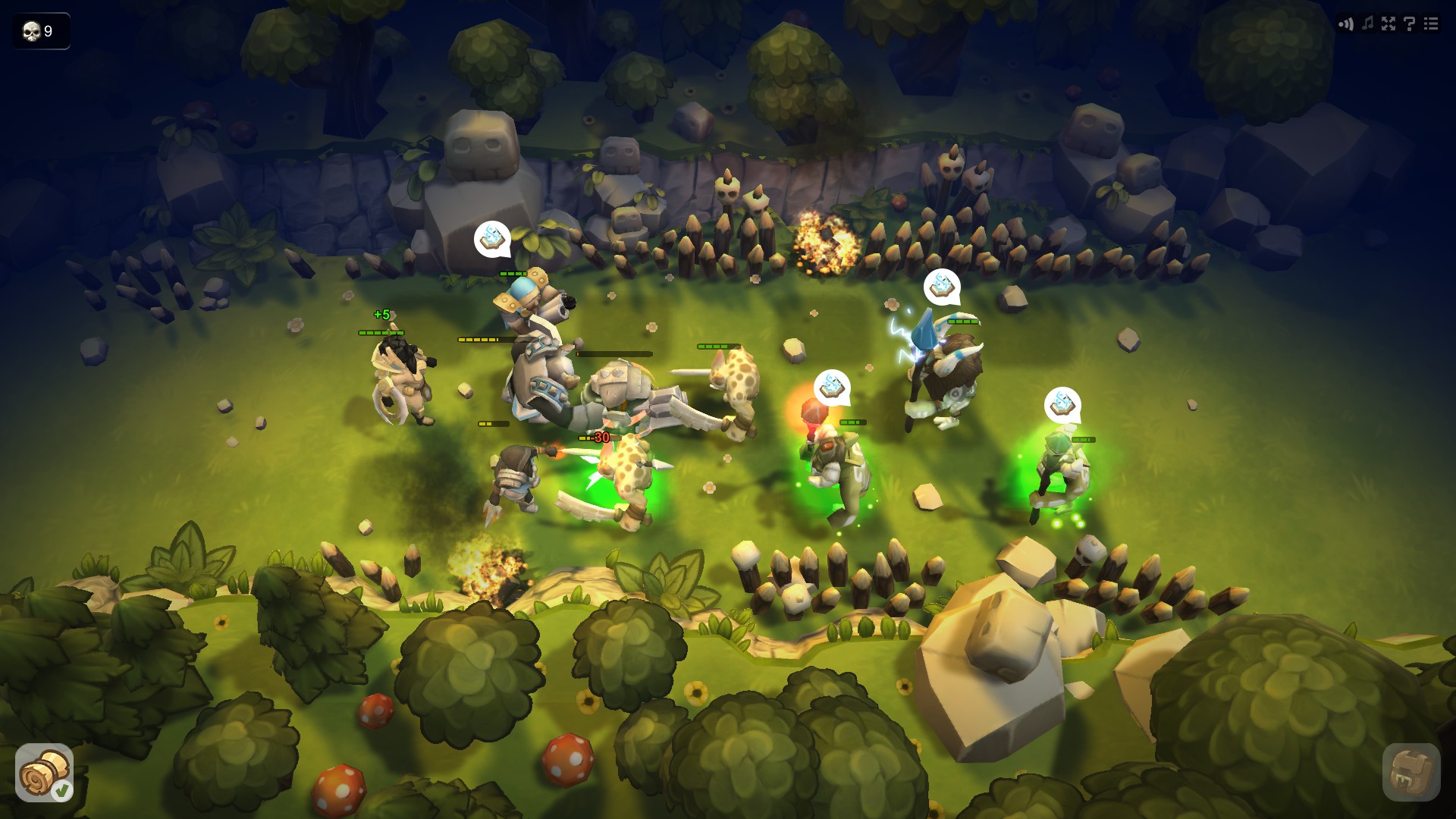Toggle fullscreen display mode
Viewport: 1456px width, 819px height.
coord(1389,24)
